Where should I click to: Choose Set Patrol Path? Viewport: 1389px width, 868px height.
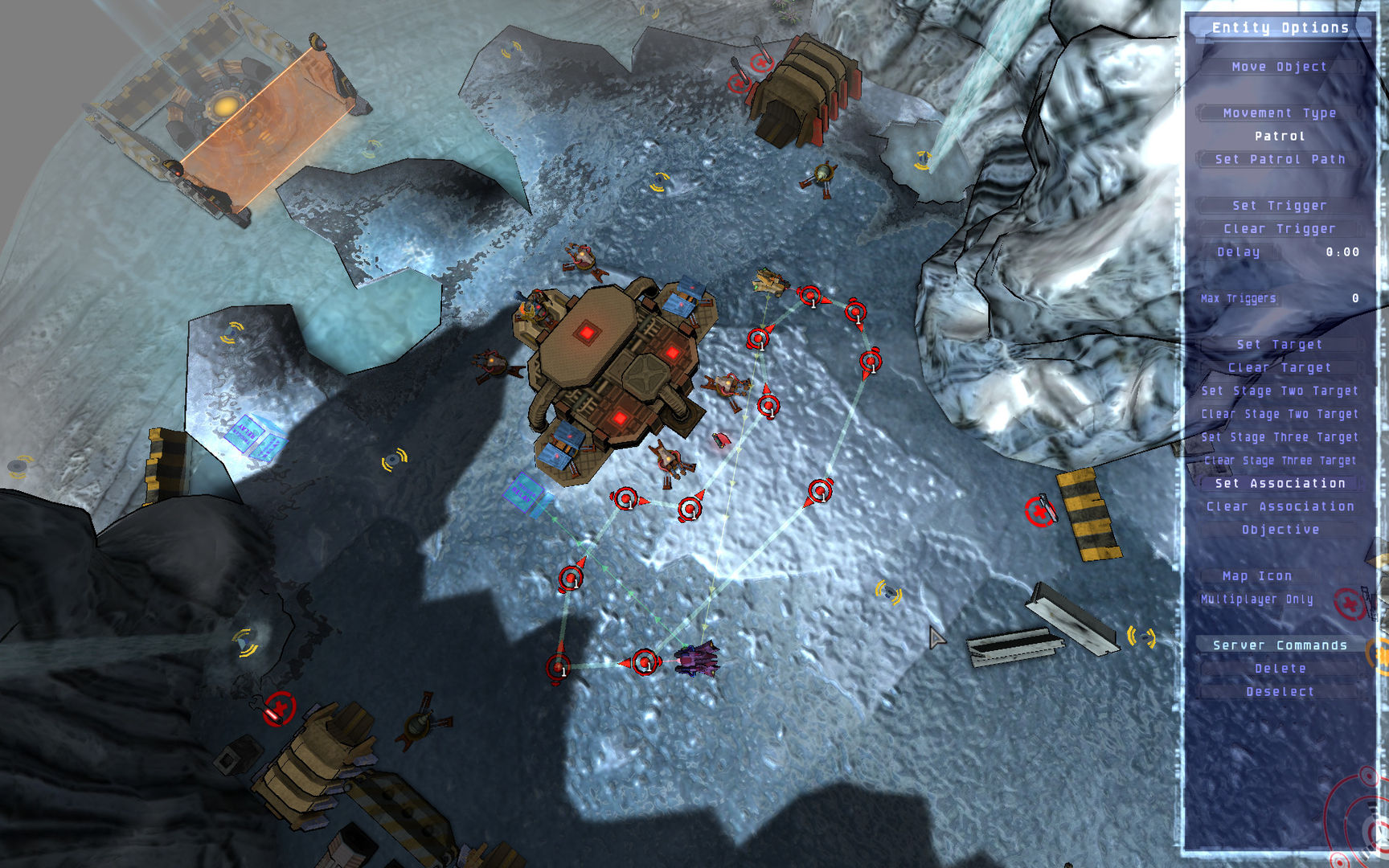(x=1279, y=159)
